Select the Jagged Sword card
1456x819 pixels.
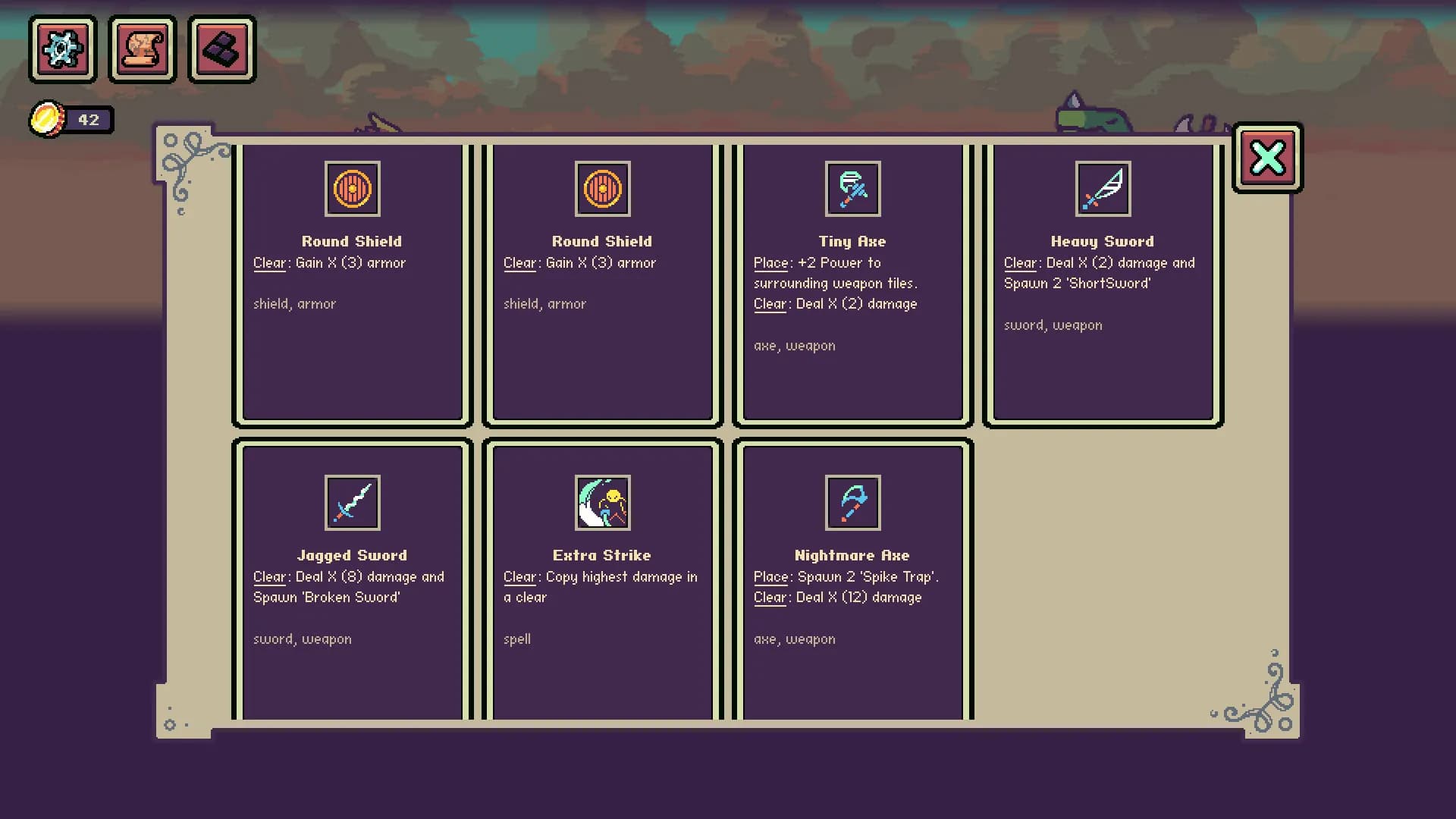coord(352,576)
